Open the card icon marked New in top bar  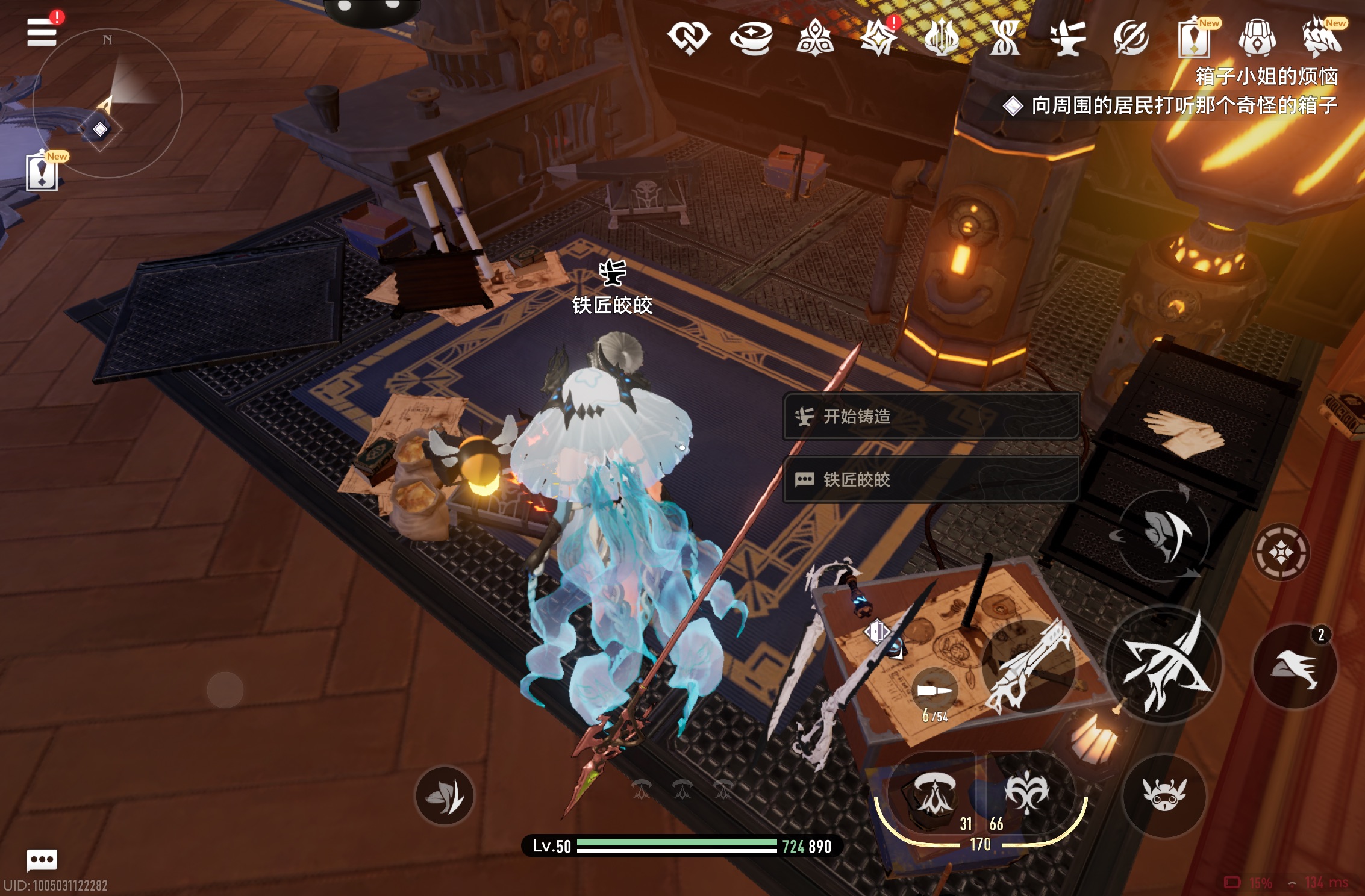(x=1194, y=37)
